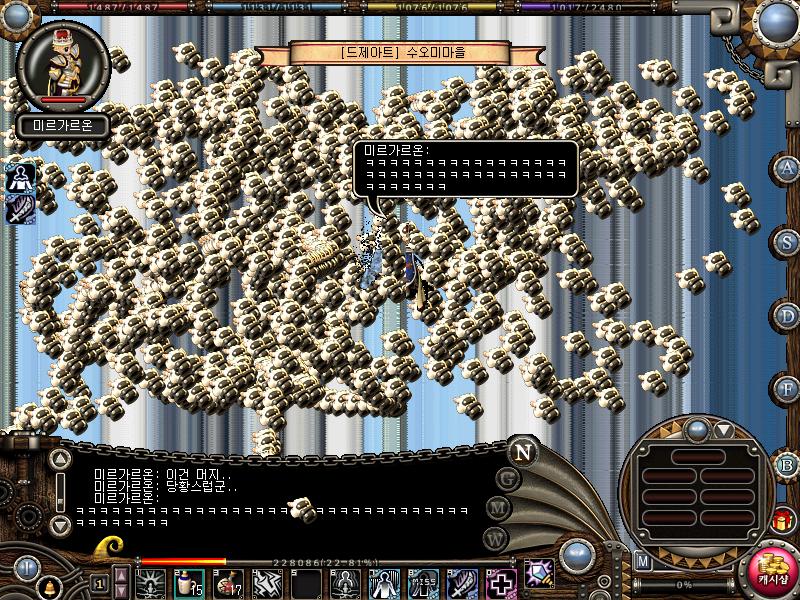Open the round F side button
Image resolution: width=800 pixels, height=600 pixels.
pos(788,387)
